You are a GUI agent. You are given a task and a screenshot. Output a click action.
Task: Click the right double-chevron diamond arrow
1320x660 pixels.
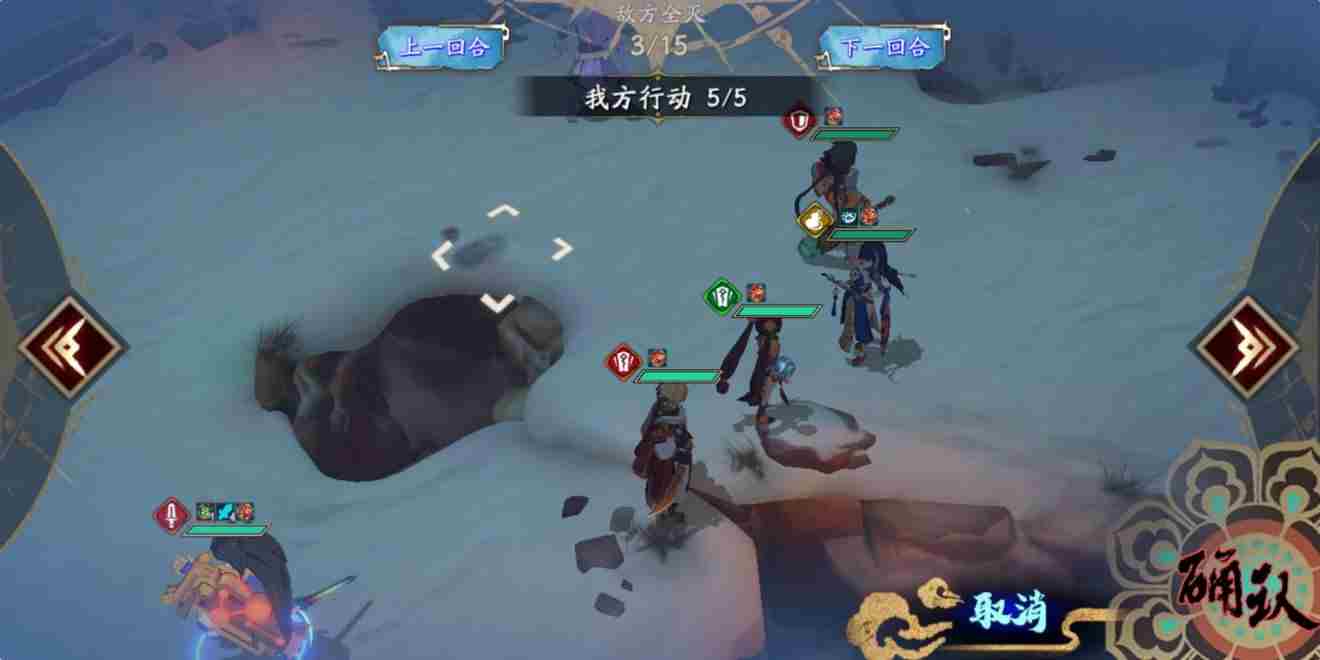(x=1248, y=346)
